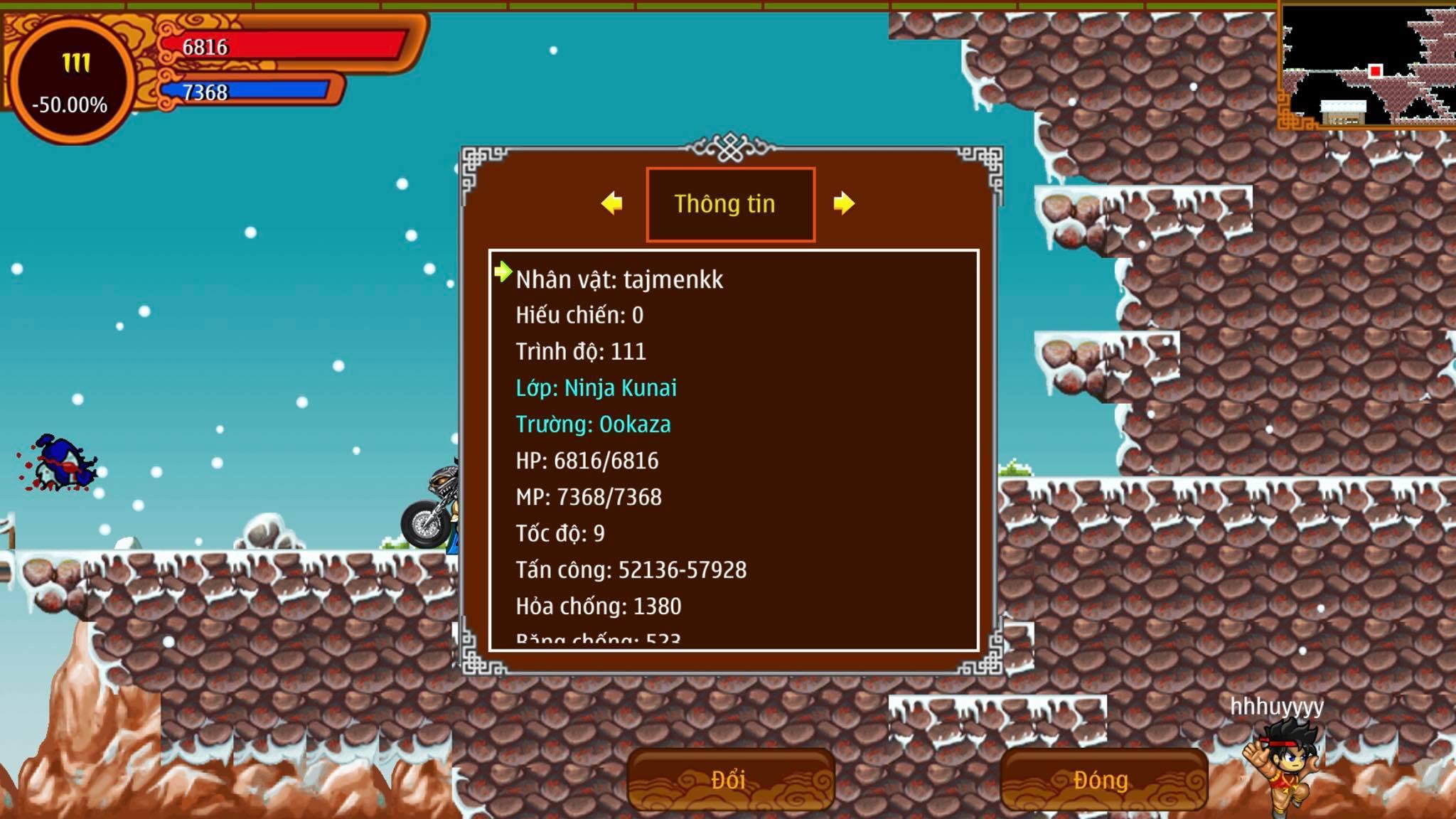
Task: Select the Hiếu chiến: 0 row
Action: [x=579, y=315]
